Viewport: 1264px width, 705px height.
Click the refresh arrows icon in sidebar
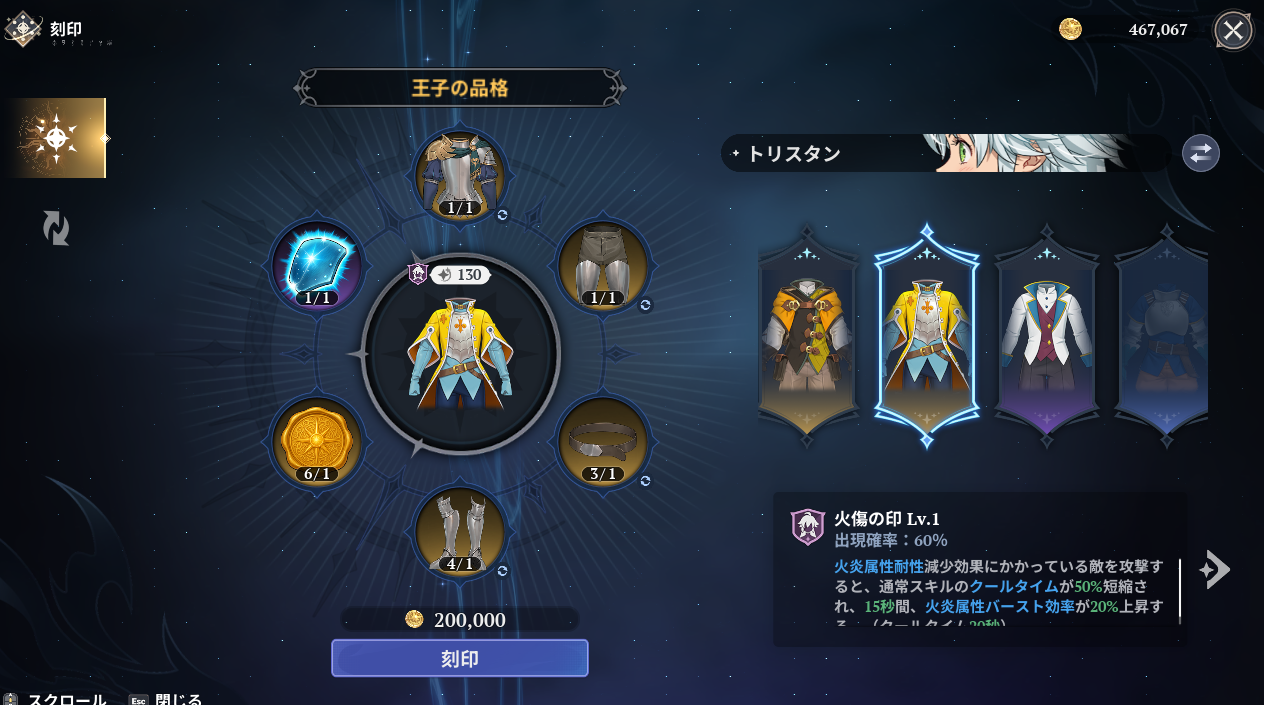(56, 228)
